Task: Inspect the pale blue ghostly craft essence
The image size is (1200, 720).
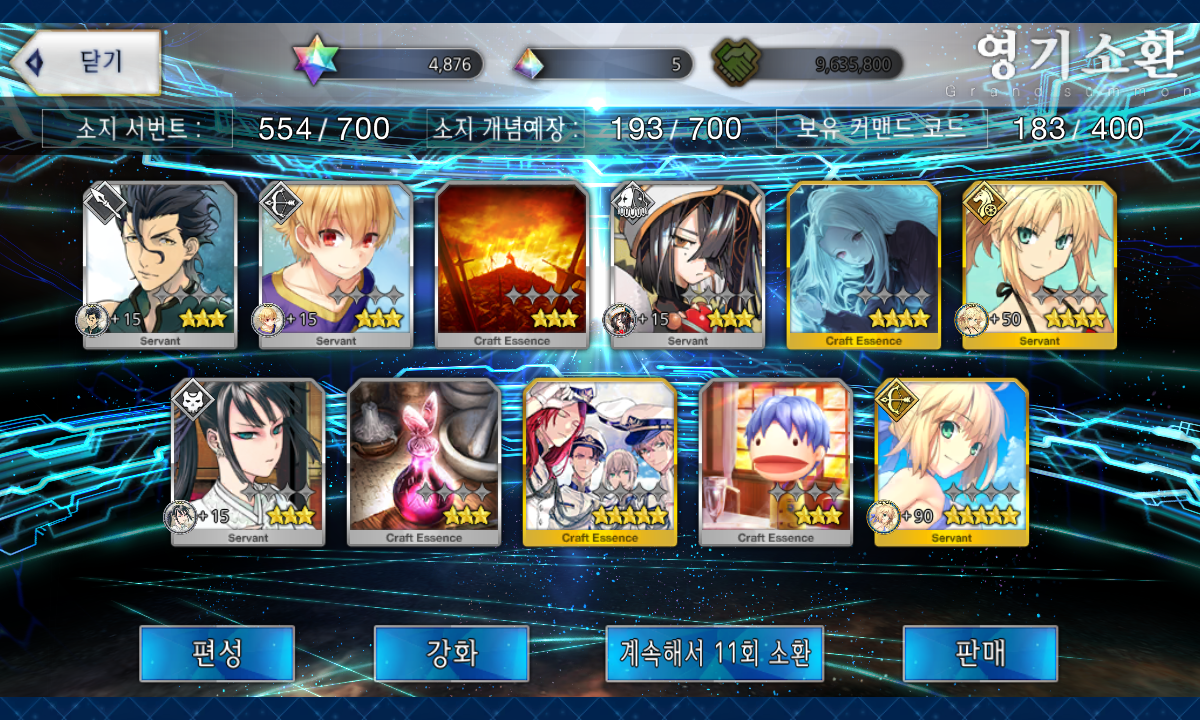Action: pos(864,265)
